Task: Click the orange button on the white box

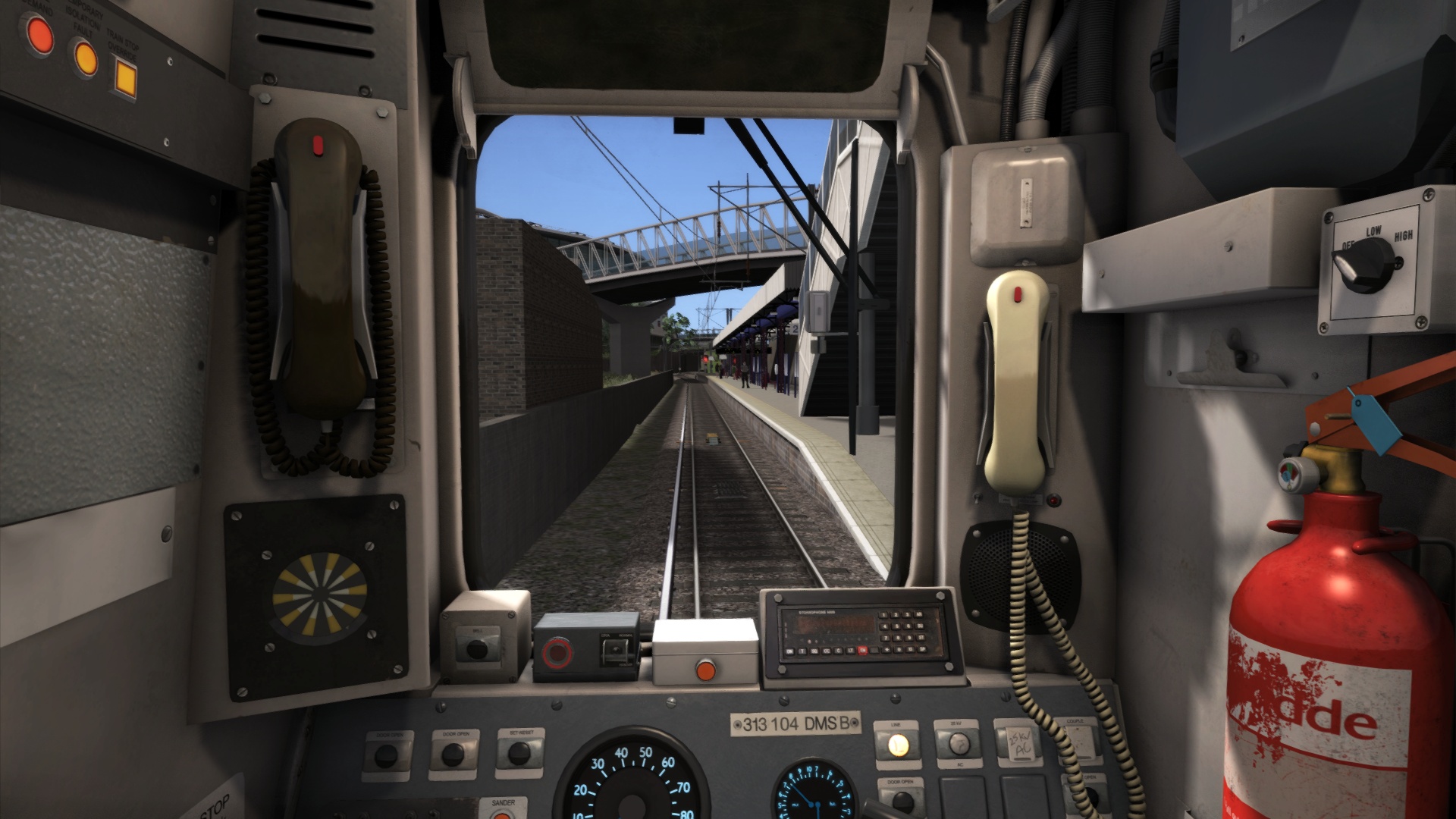Action: (x=705, y=670)
